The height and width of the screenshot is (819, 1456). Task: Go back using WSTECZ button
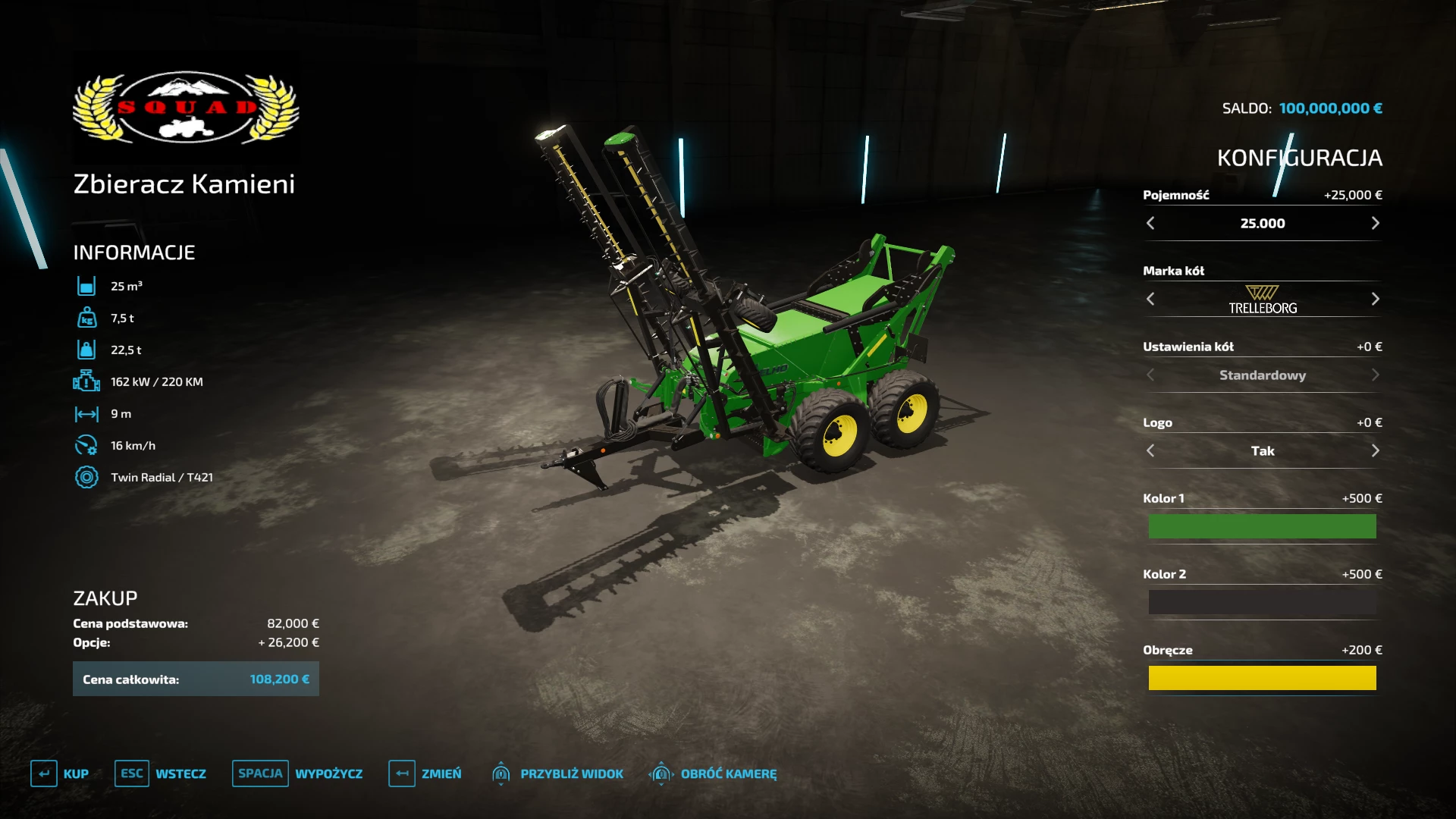161,773
